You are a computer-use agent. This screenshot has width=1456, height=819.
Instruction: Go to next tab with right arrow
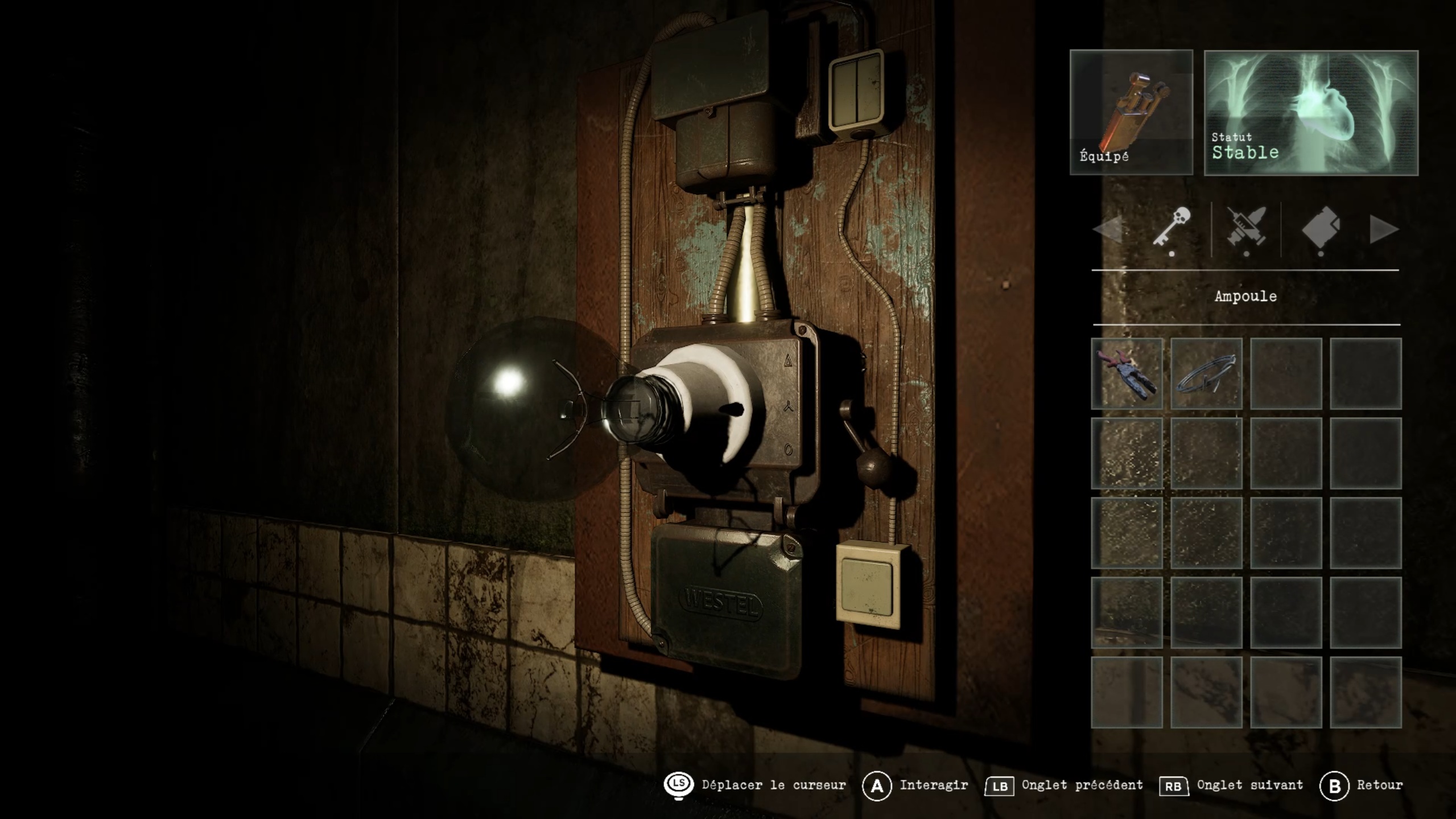[1384, 229]
